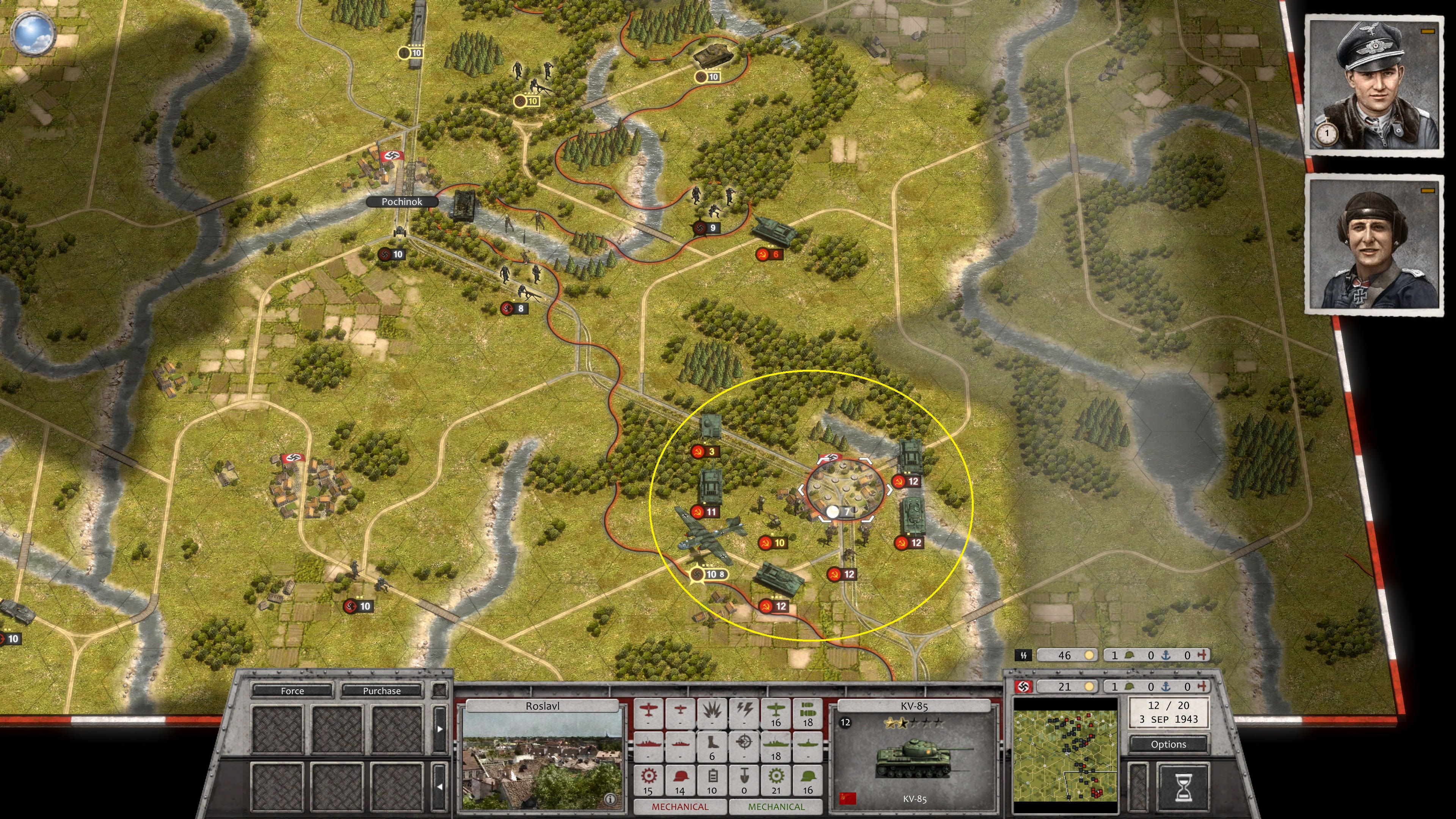Viewport: 1456px width, 819px height.
Task: Click the shovel entrenchment icon showing 0
Action: [x=744, y=778]
